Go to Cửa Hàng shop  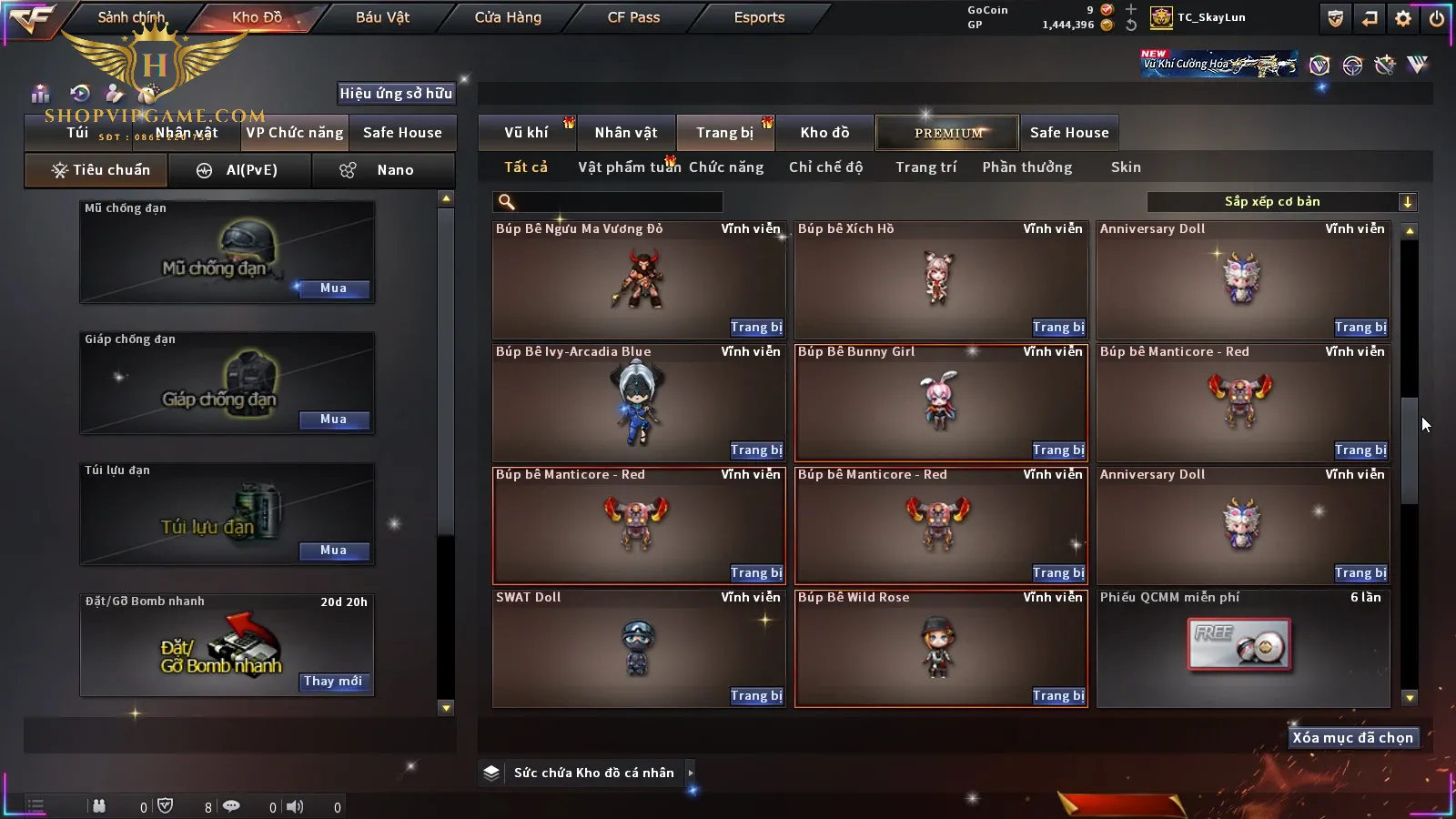point(508,17)
